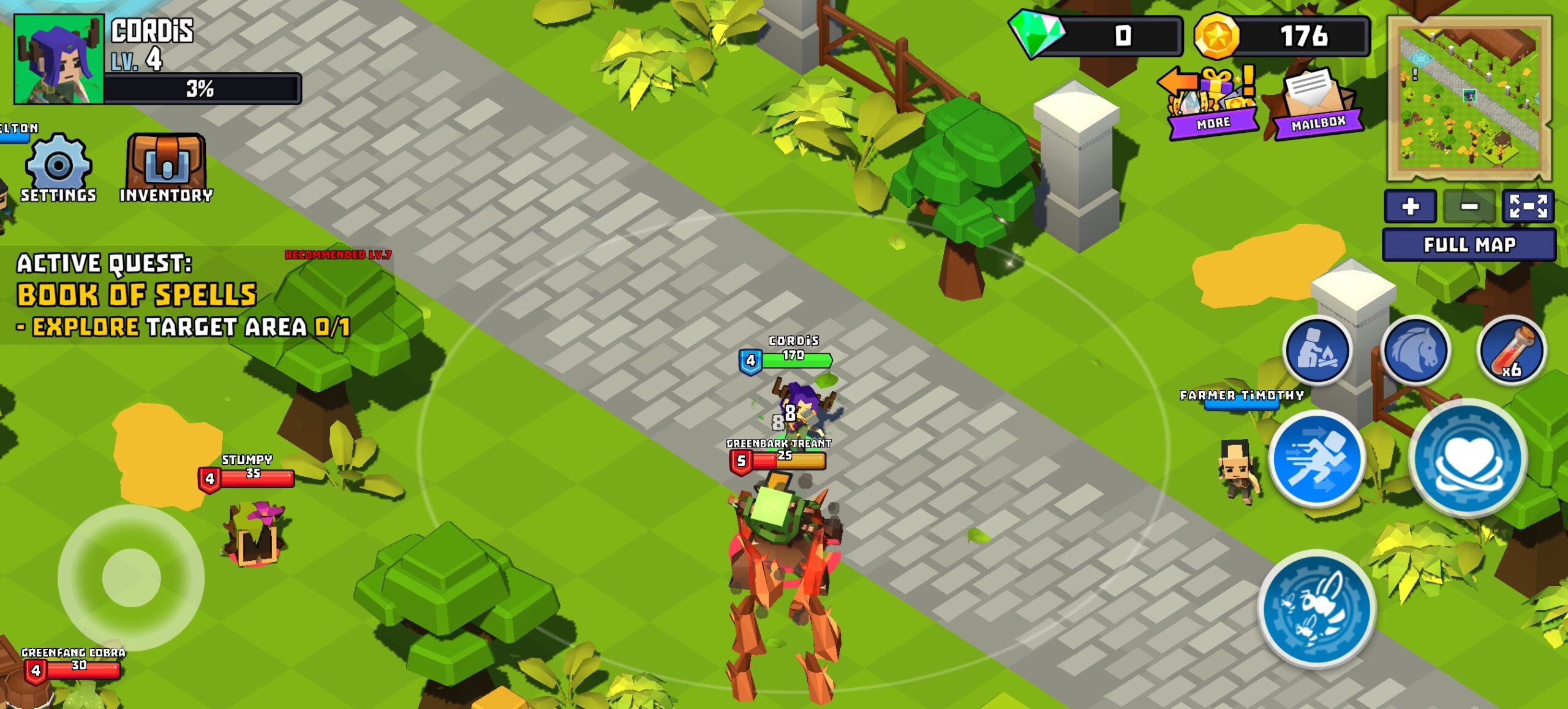Open the Full Map
Viewport: 1568px width, 709px height.
pyautogui.click(x=1469, y=245)
